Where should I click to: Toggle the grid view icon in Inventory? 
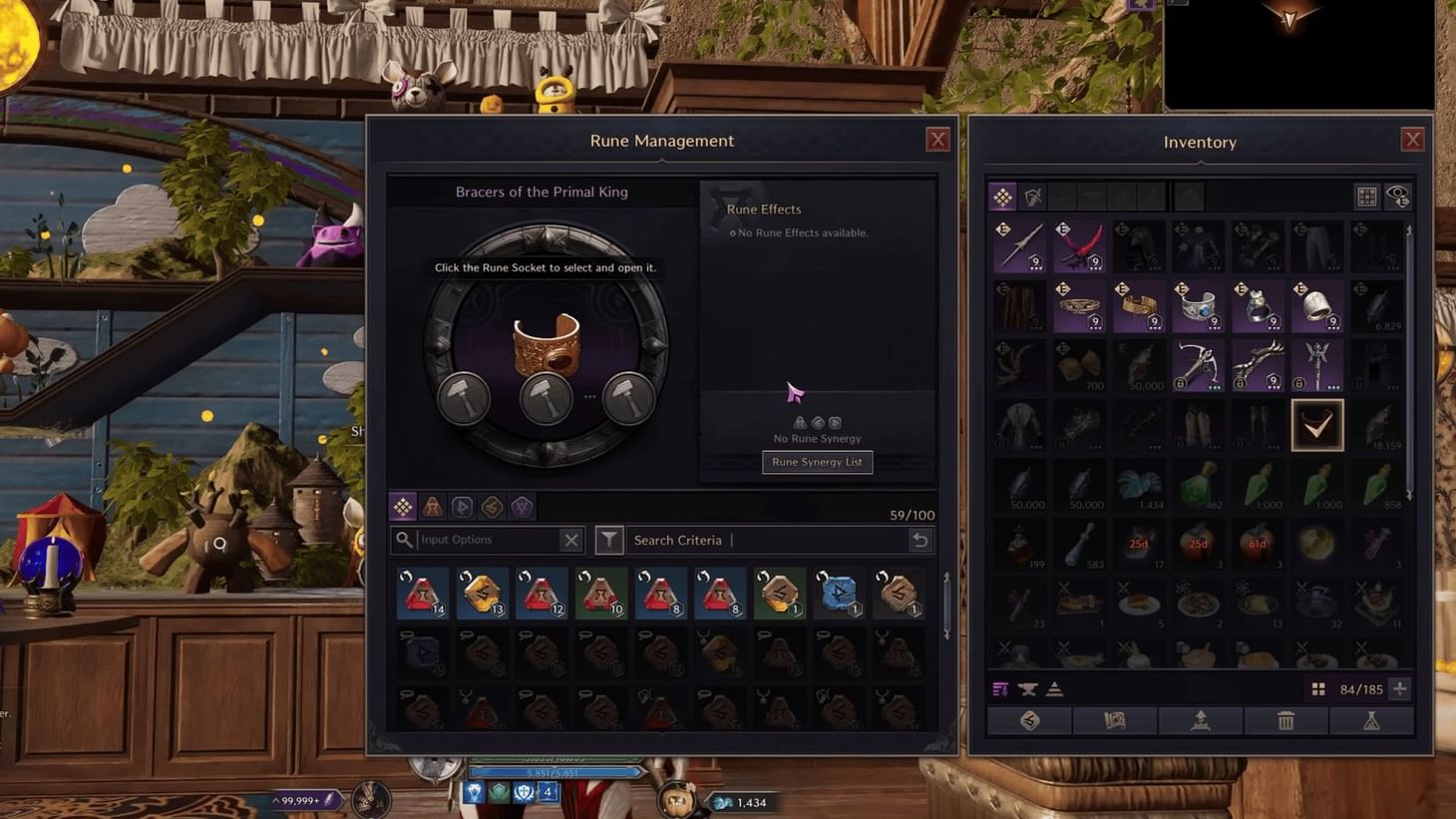click(1366, 196)
